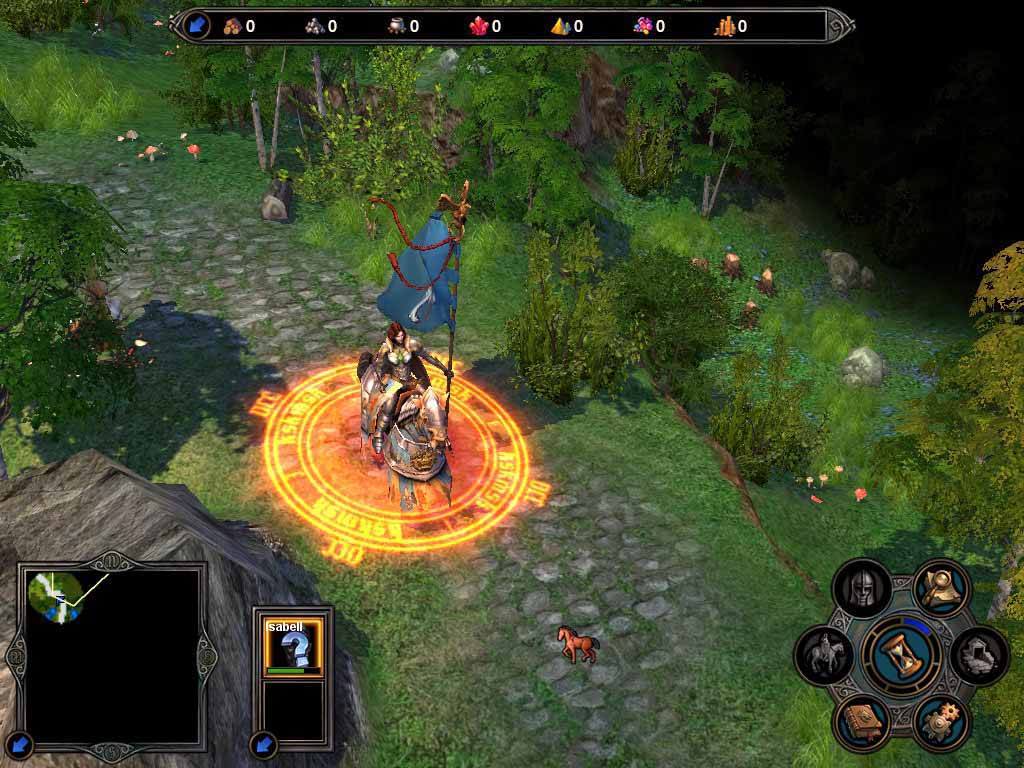Collapse the hero list with its blue arrow
The width and height of the screenshot is (1024, 768).
(264, 744)
